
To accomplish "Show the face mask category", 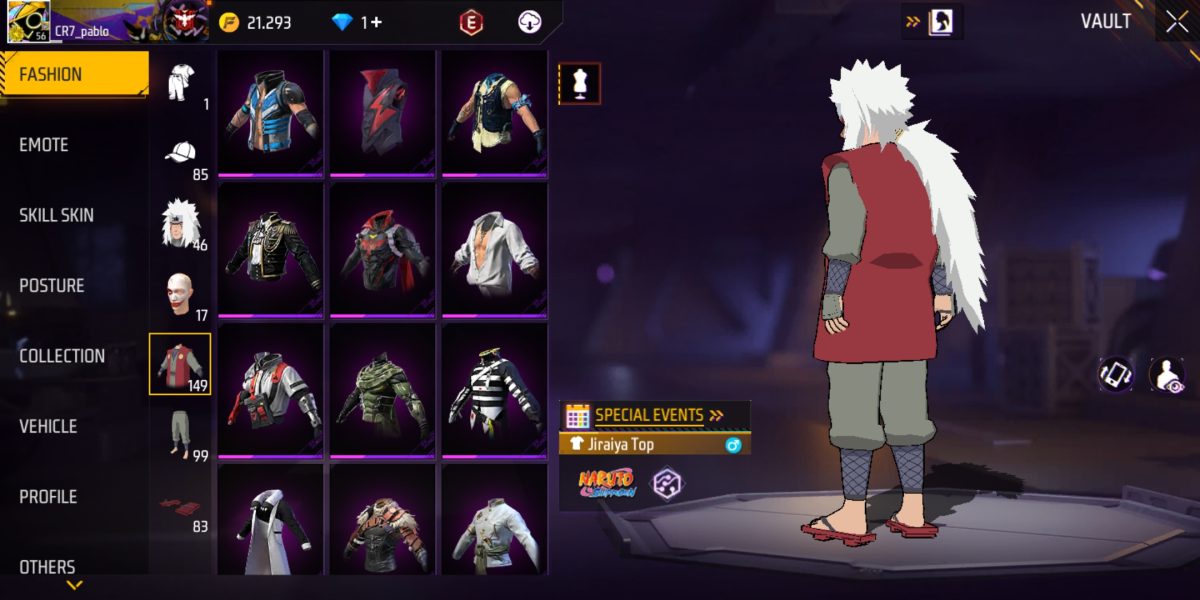I will pos(181,293).
